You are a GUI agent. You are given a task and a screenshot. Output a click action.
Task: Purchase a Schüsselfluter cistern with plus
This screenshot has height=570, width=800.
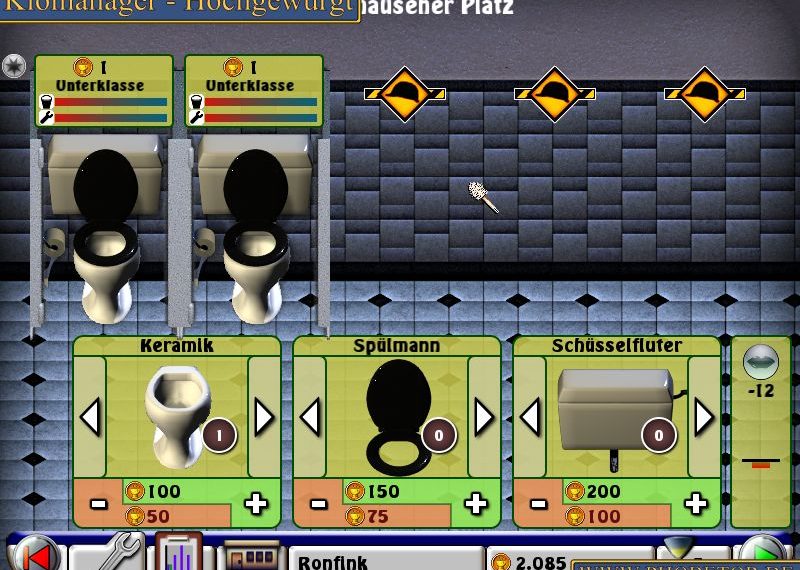pos(697,503)
